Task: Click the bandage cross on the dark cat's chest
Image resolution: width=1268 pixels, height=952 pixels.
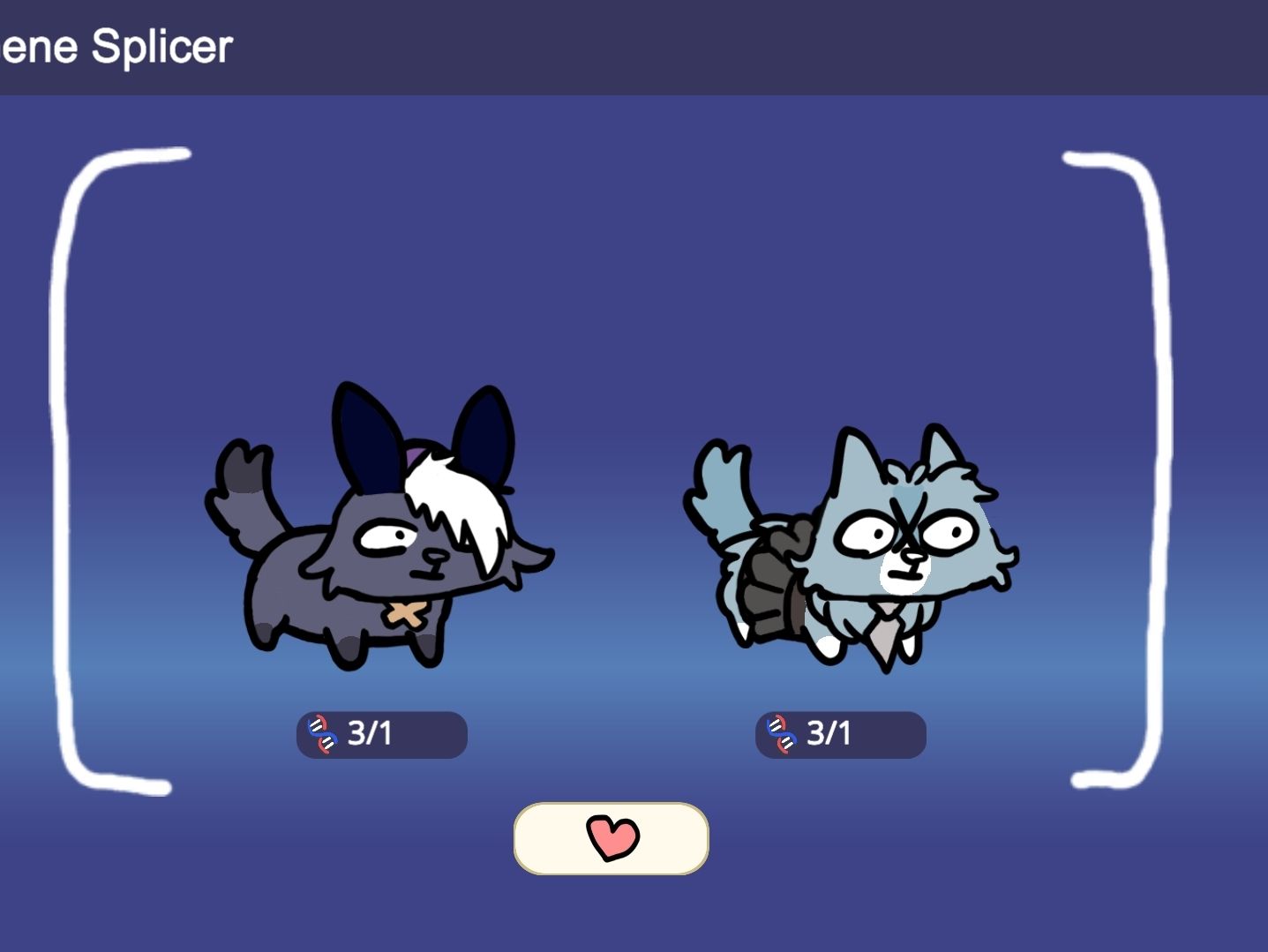Action: [x=408, y=614]
